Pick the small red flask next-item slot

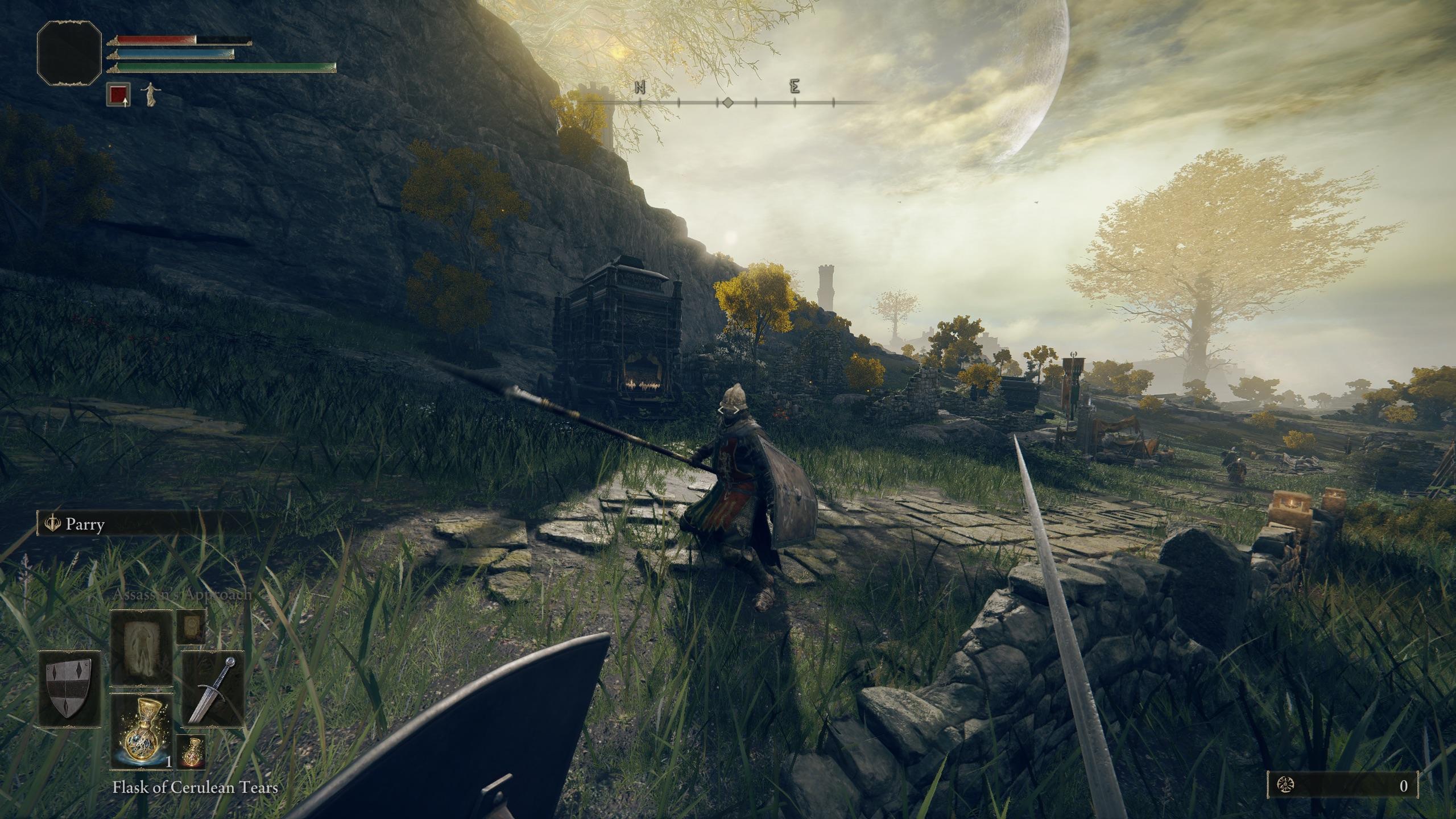191,752
